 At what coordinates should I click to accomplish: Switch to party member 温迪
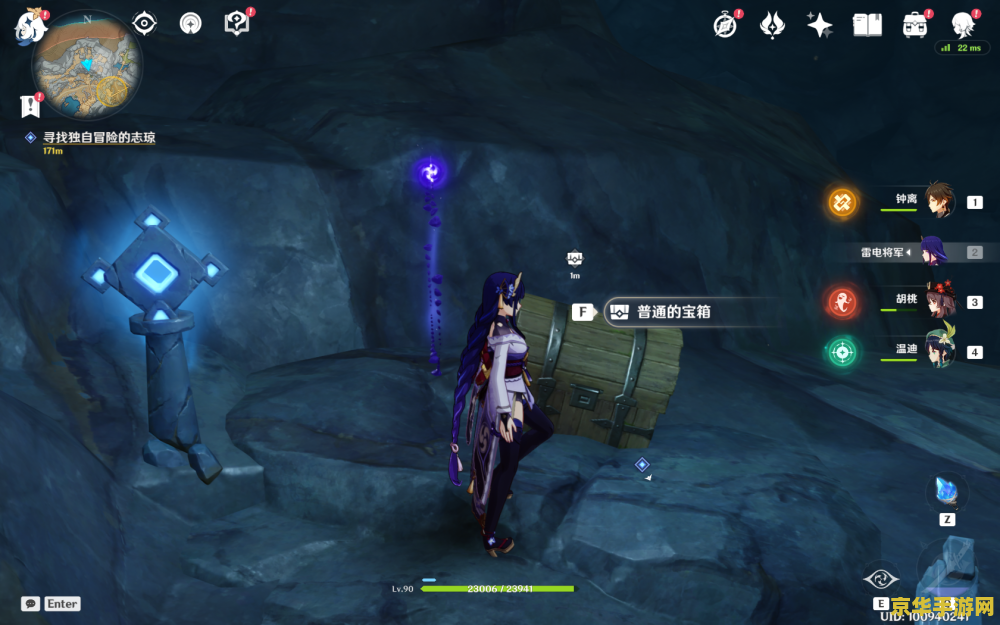click(939, 351)
